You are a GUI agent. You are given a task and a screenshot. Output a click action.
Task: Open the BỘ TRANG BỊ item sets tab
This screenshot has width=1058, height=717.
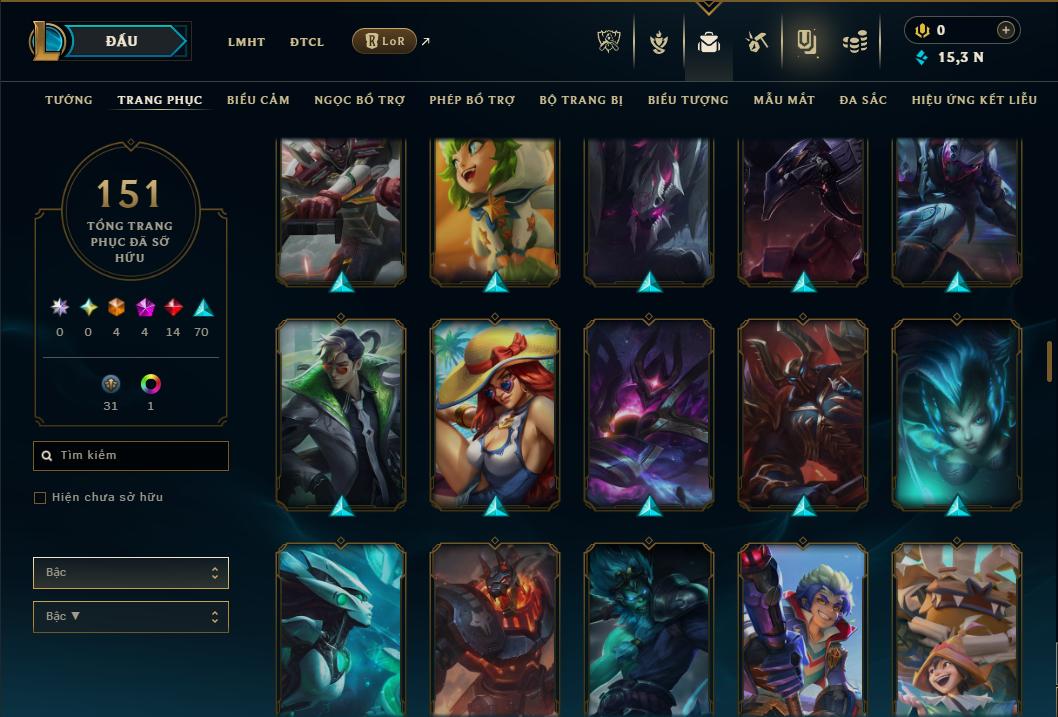(x=581, y=100)
